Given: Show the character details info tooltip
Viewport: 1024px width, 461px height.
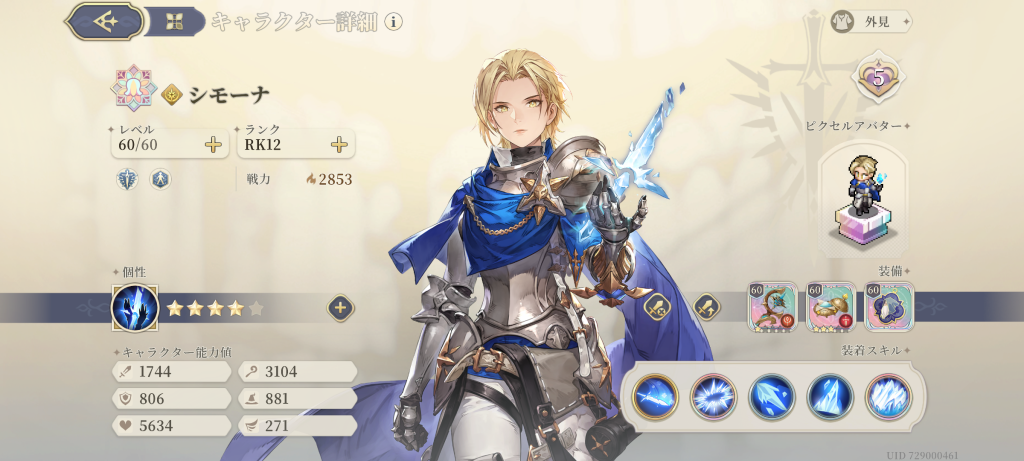Looking at the screenshot, I should [394, 21].
